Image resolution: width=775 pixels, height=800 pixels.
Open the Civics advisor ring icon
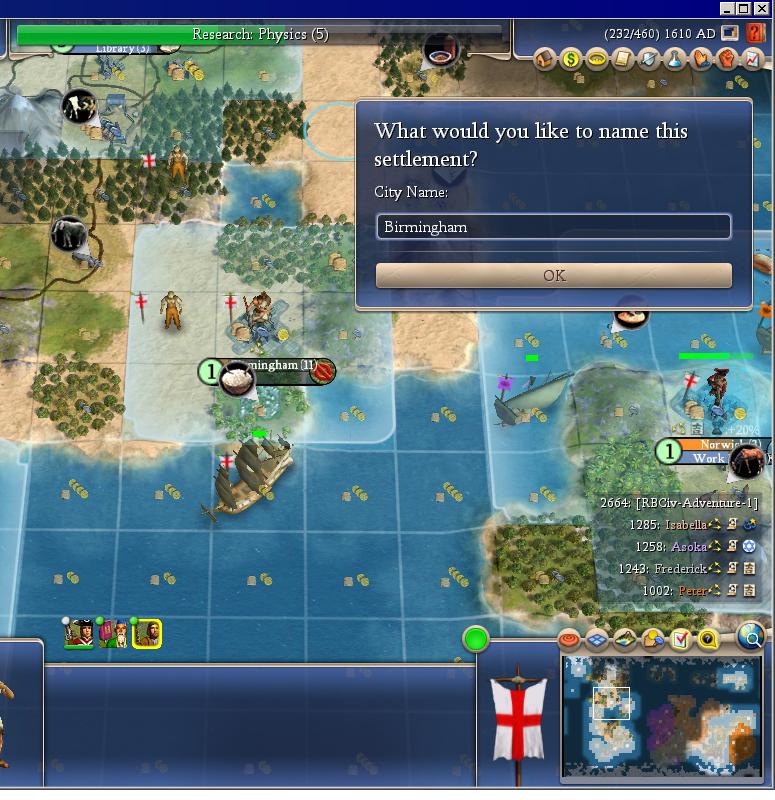[x=596, y=60]
